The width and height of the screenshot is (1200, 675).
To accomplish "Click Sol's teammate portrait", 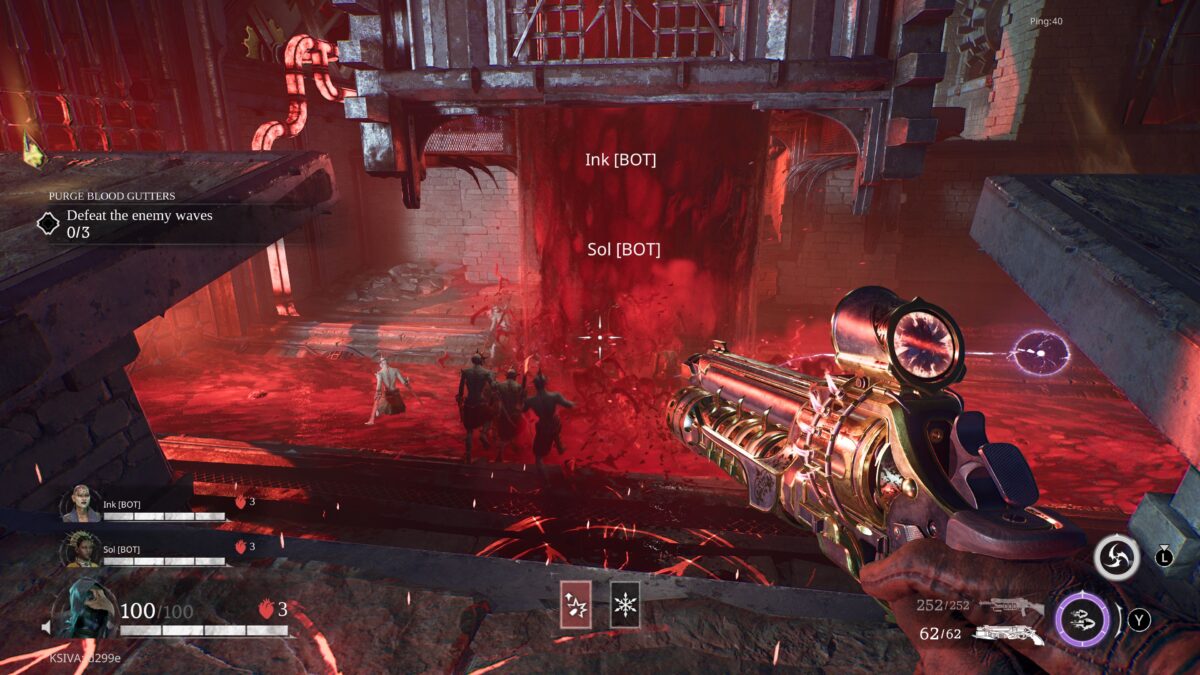I will tap(81, 548).
